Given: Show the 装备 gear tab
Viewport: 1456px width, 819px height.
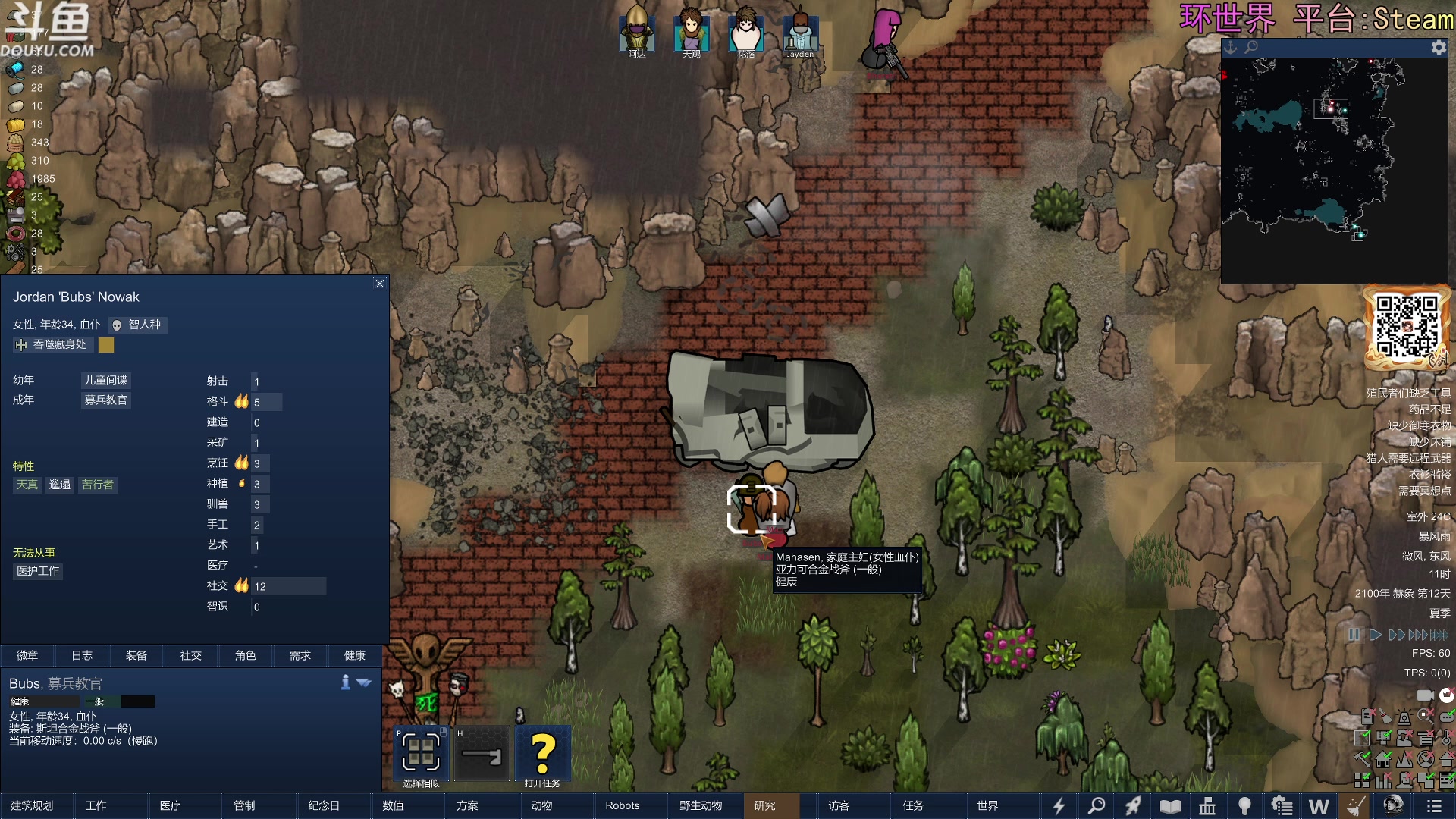Looking at the screenshot, I should [136, 655].
